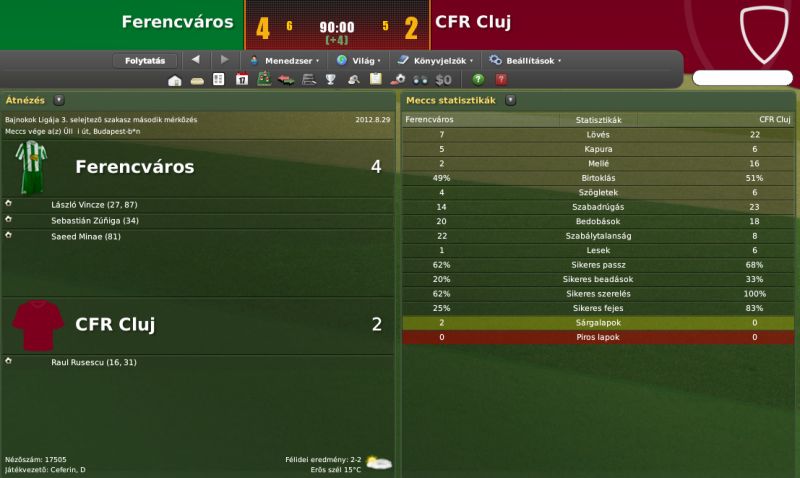Click the home icon in toolbar
Viewport: 800px width, 478px height.
point(175,80)
